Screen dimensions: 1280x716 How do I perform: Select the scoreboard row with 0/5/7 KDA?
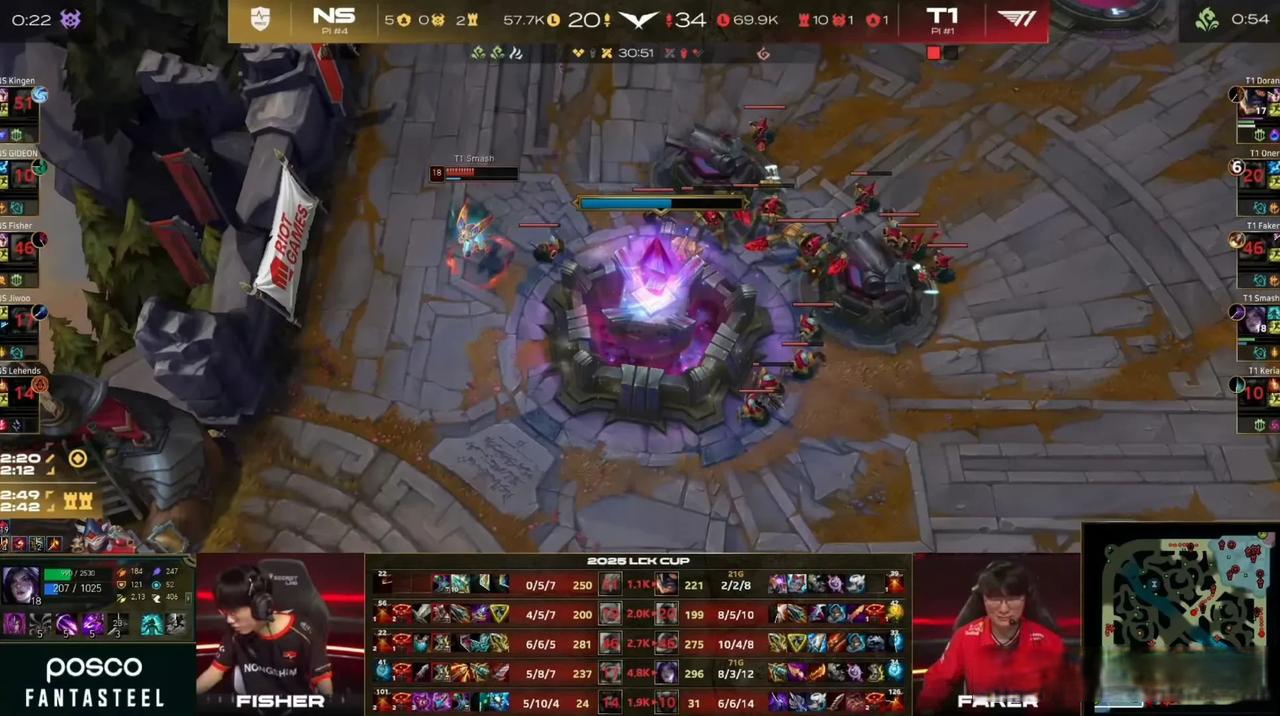tap(540, 584)
